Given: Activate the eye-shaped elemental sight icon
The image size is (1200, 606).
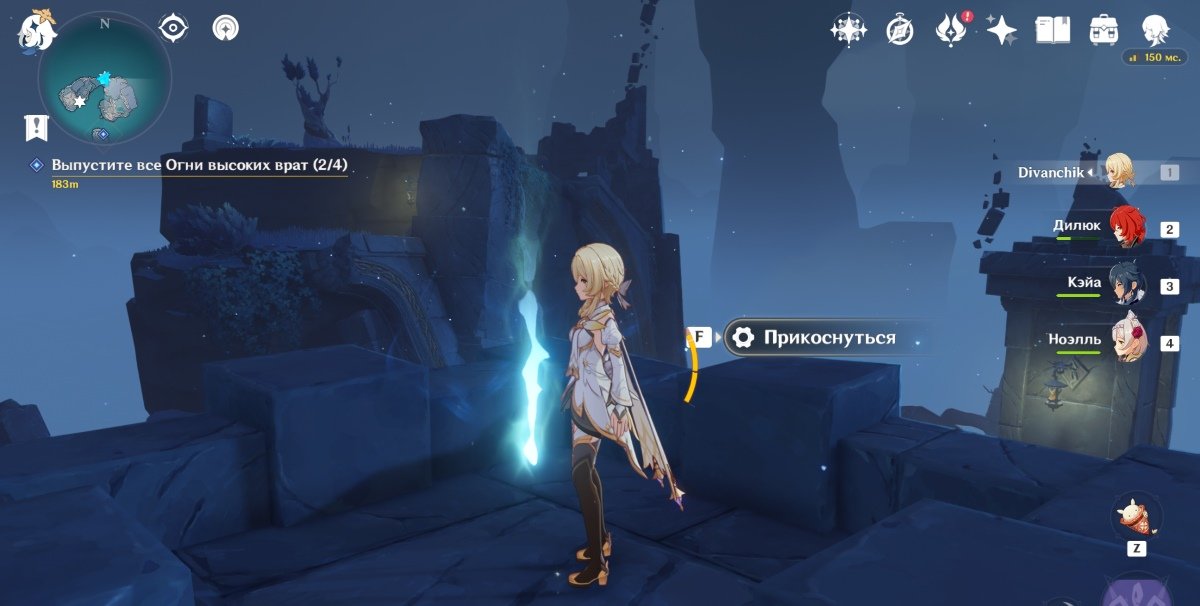Looking at the screenshot, I should 174,28.
